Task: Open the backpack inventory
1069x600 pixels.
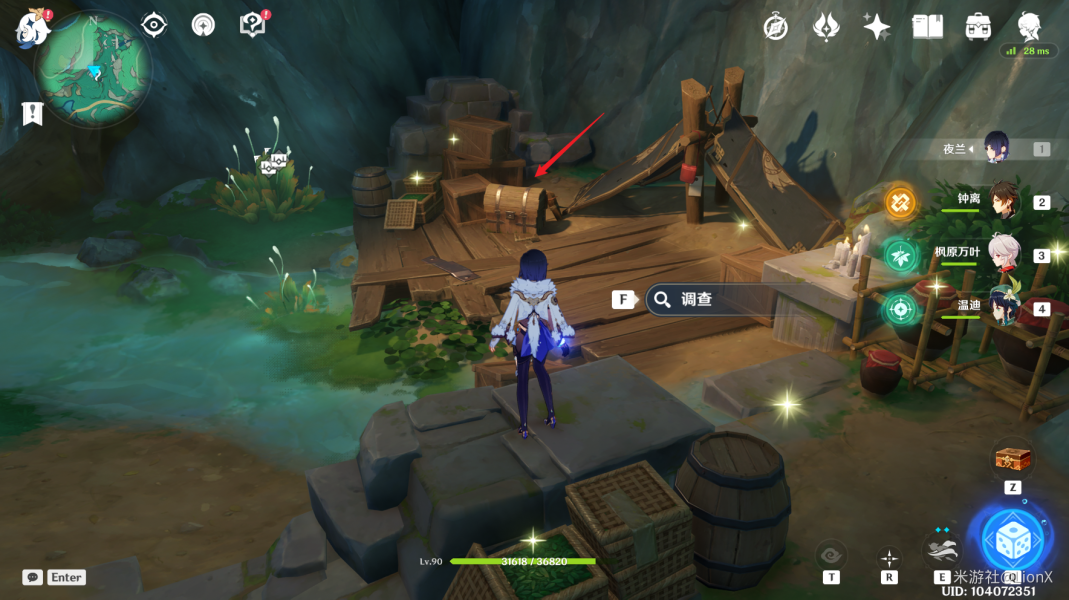Action: pos(978,27)
